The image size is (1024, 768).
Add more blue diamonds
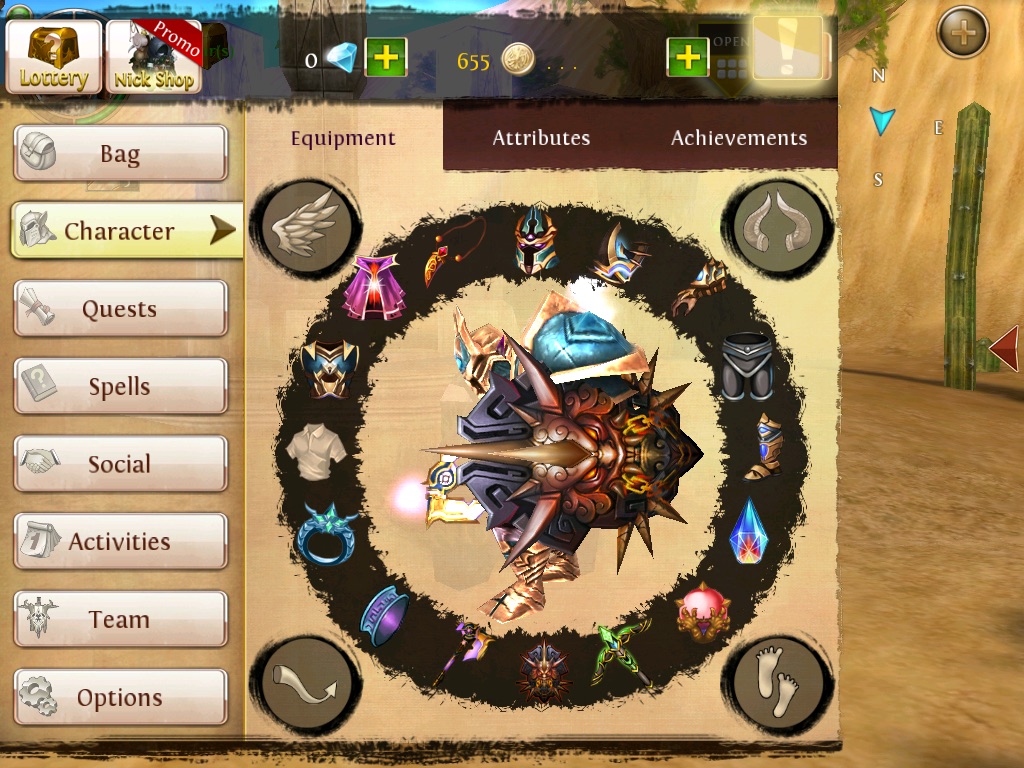click(385, 59)
